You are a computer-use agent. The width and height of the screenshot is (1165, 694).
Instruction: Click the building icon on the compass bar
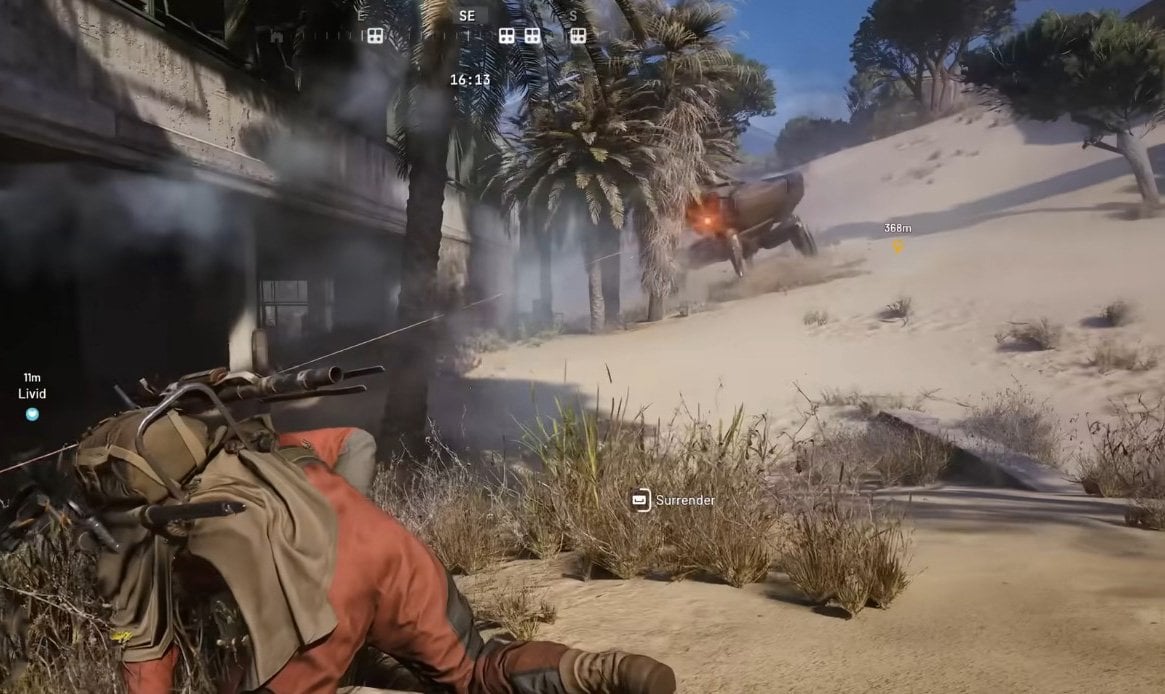click(x=277, y=36)
